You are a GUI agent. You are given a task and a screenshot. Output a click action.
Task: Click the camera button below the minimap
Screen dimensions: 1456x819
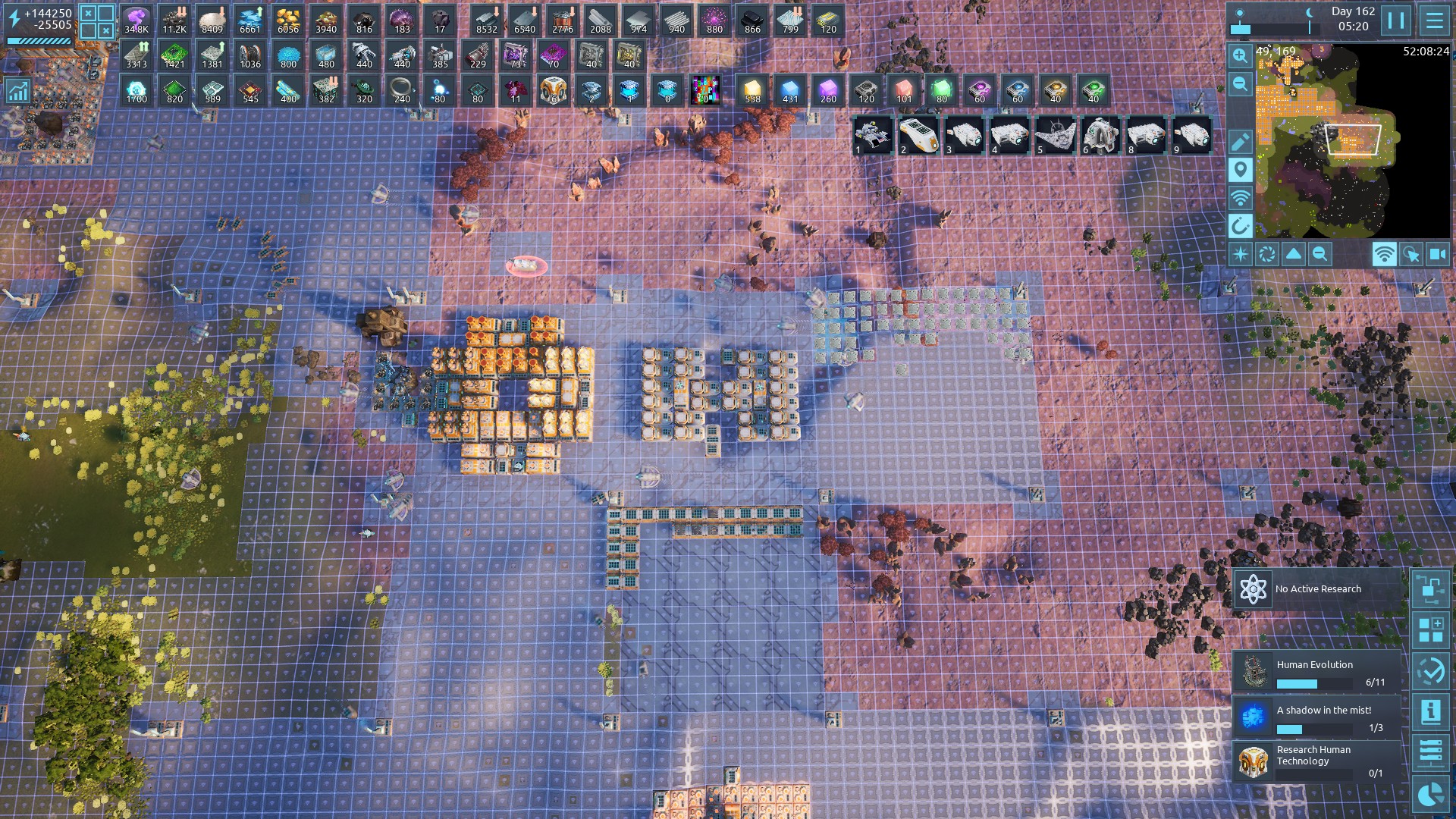click(1437, 255)
